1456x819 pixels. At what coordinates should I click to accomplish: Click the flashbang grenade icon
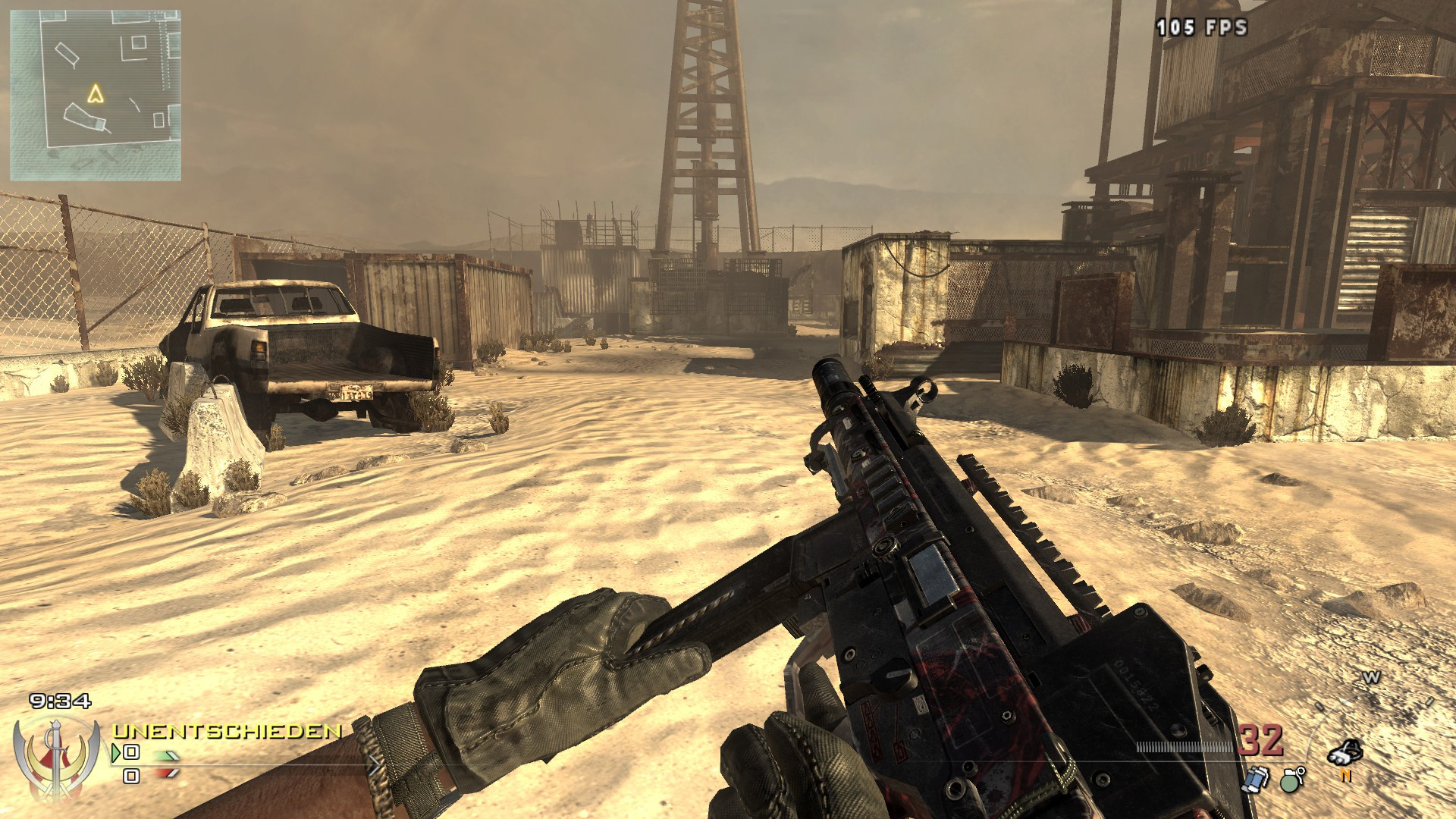[1256, 780]
